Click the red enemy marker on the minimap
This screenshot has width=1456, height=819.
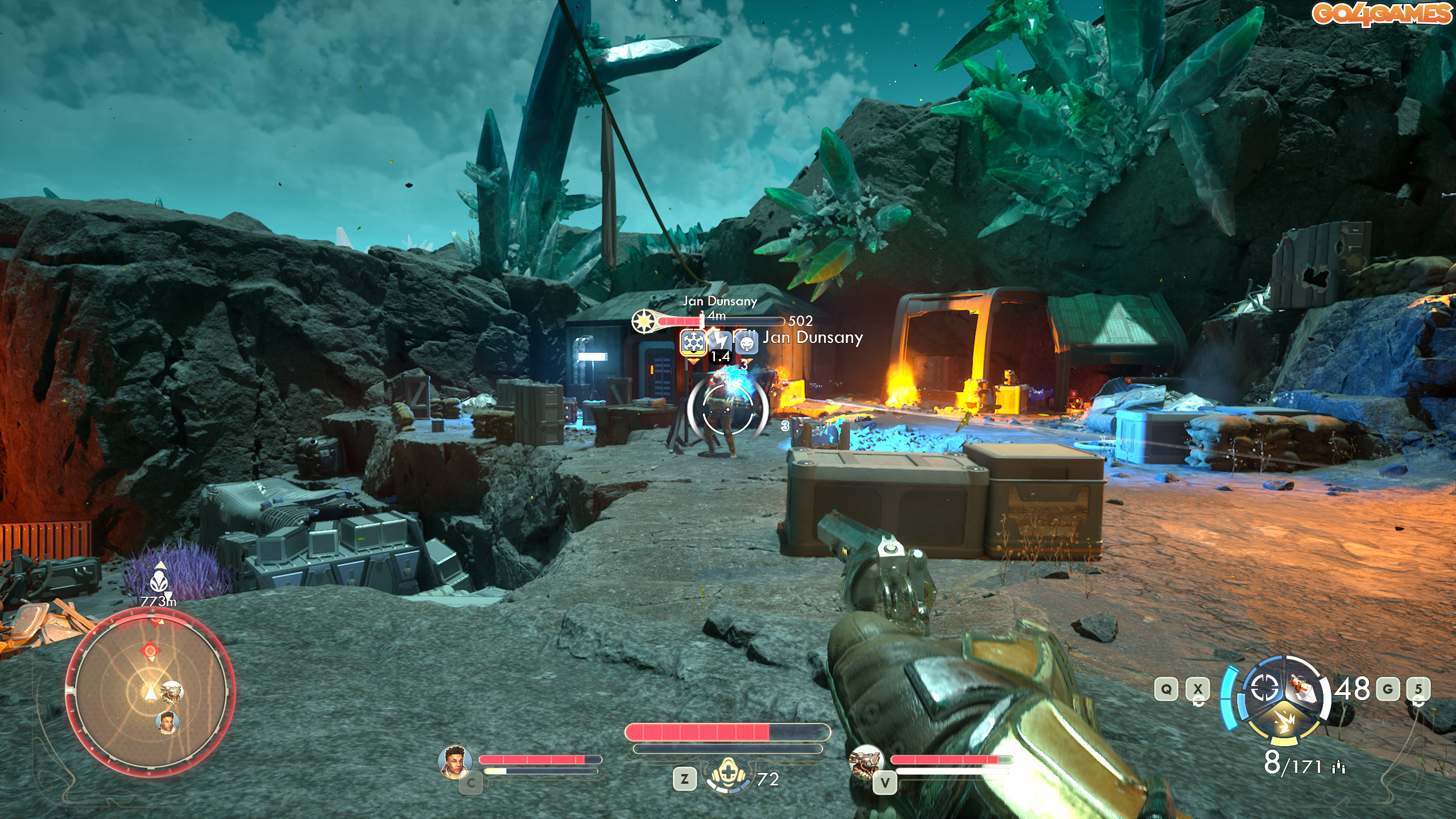point(150,650)
